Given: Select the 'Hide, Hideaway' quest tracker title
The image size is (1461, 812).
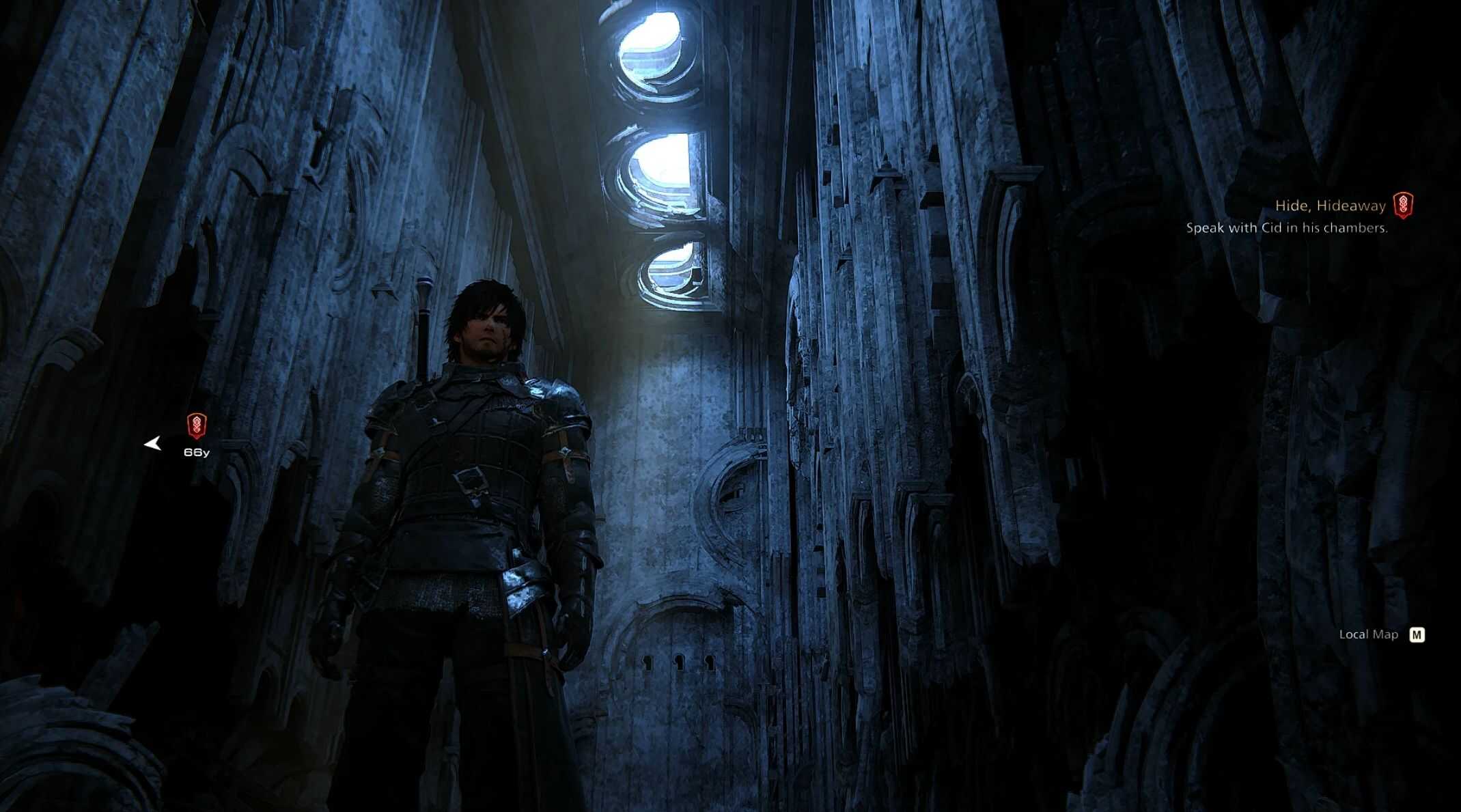Looking at the screenshot, I should coord(1330,206).
